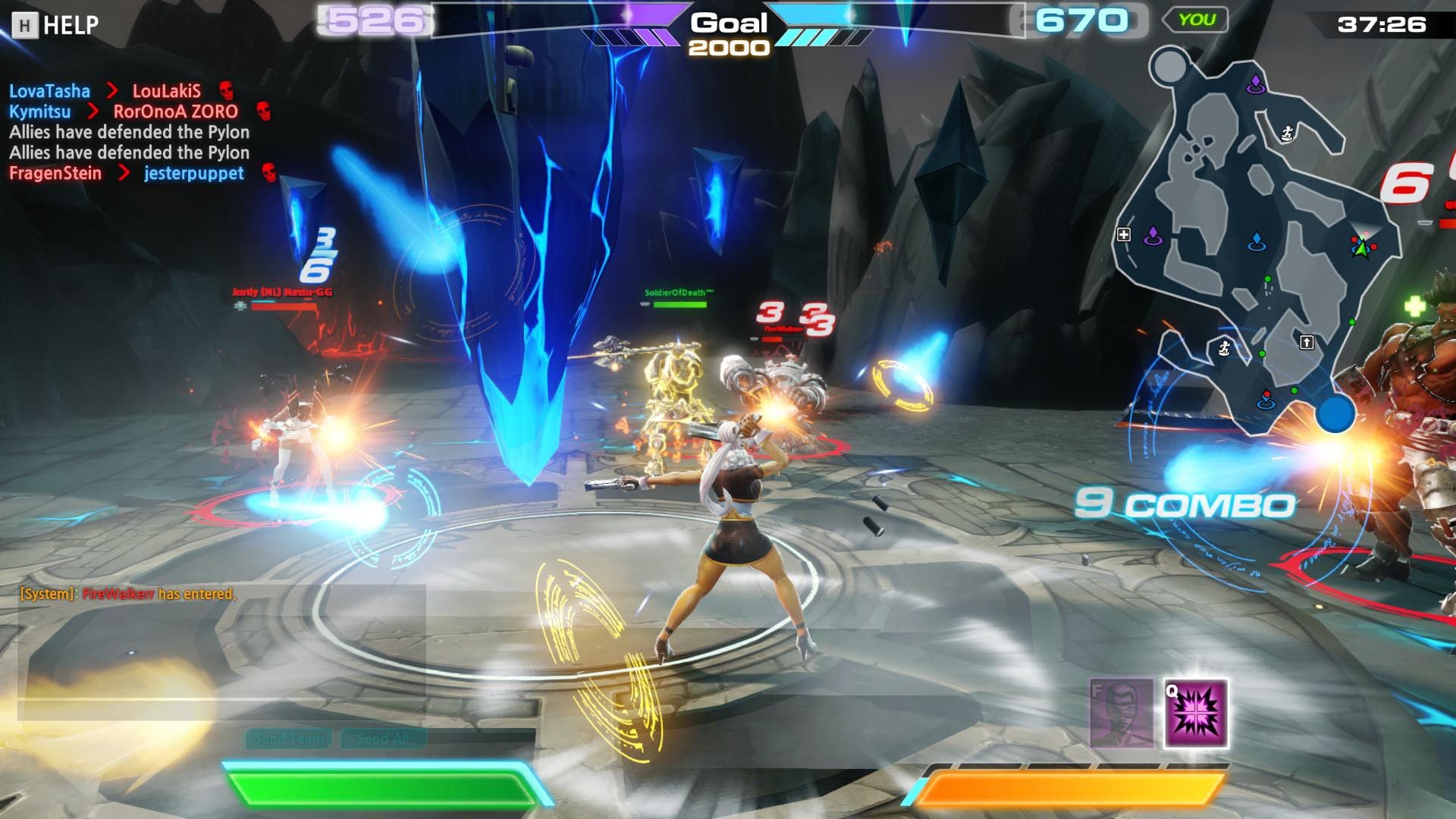This screenshot has width=1456, height=819.
Task: Click the white plus marker on minimap
Action: point(1124,235)
